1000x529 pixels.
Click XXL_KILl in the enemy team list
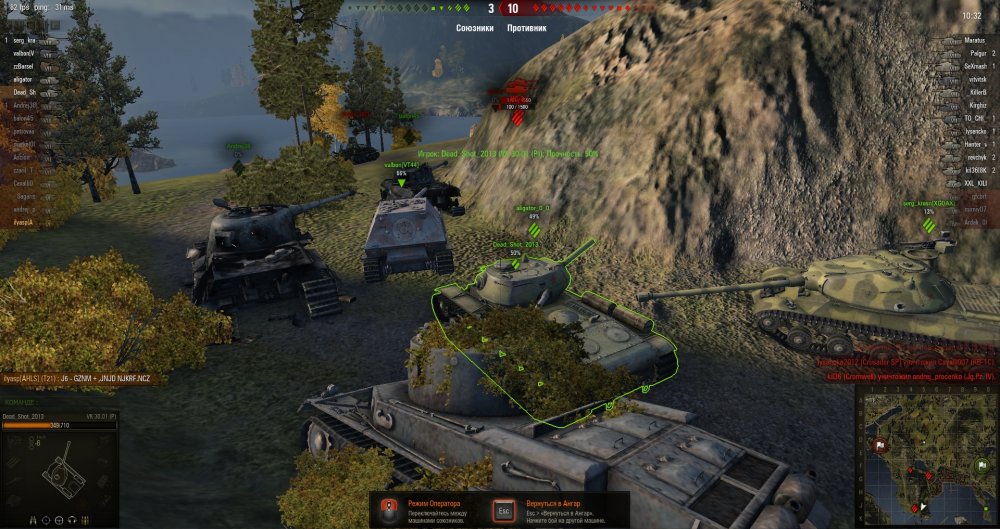[x=974, y=183]
